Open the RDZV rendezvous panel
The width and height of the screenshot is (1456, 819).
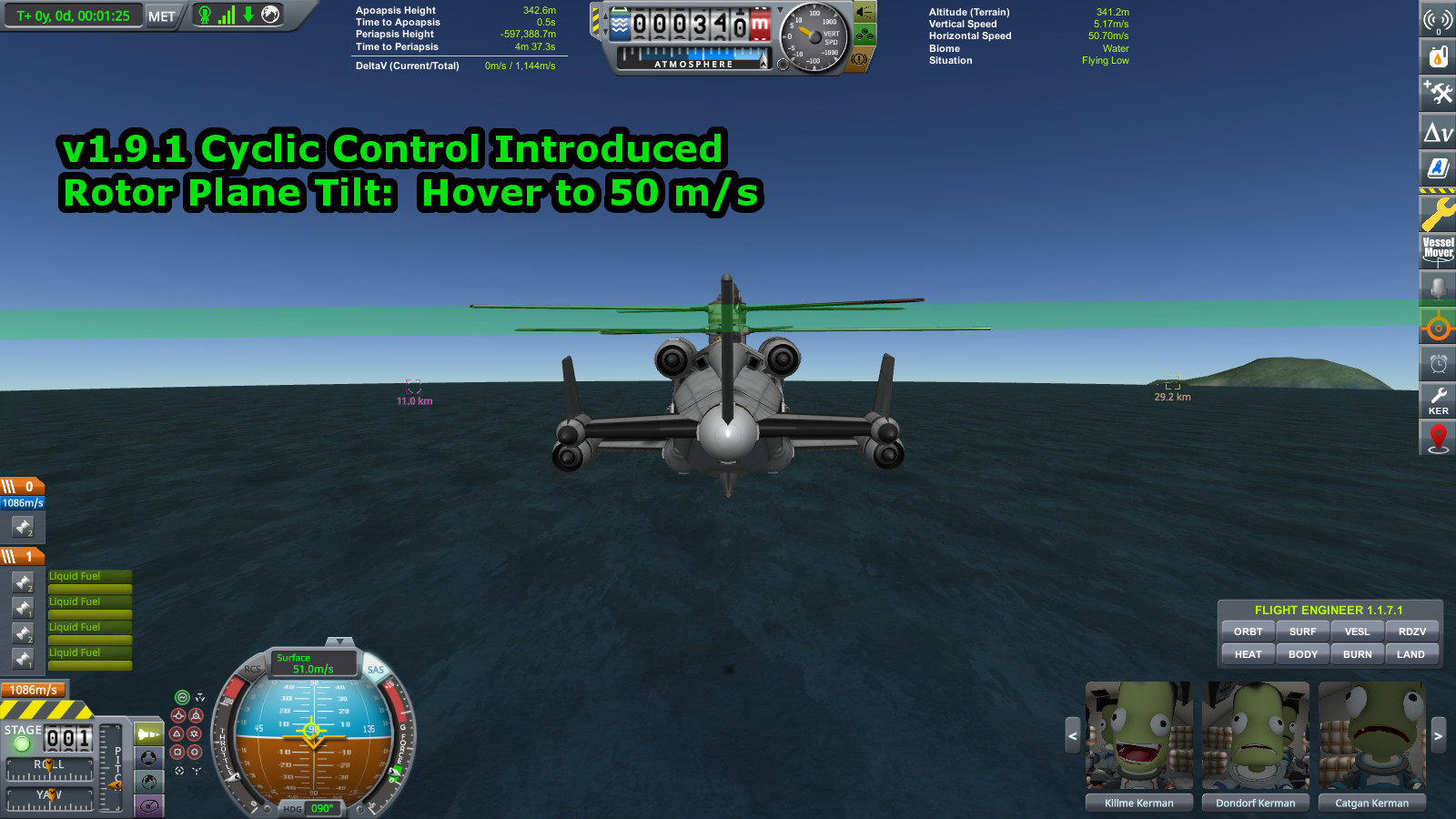[1411, 632]
